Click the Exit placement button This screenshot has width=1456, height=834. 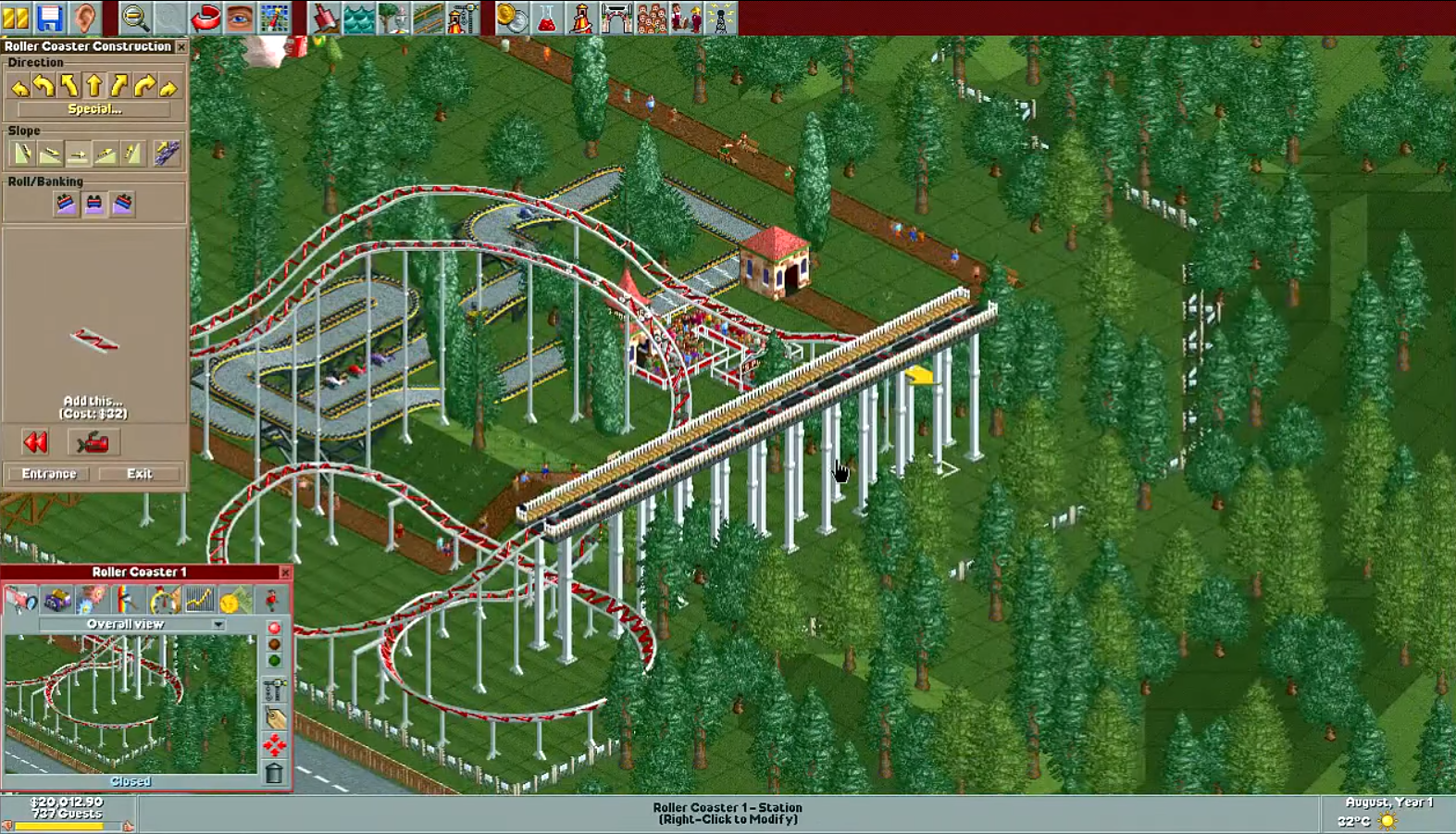point(138,473)
